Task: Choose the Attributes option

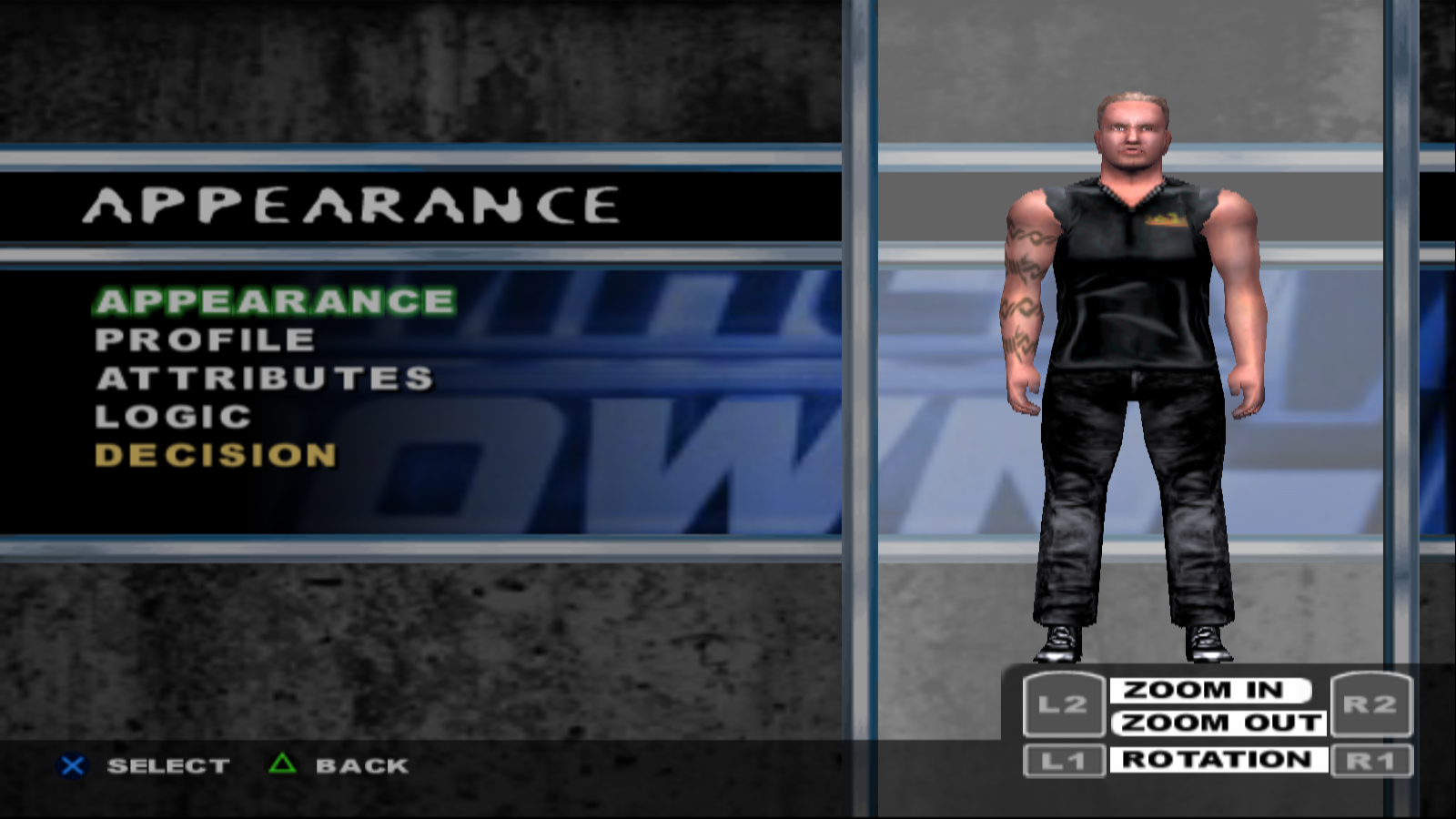Action: pos(265,379)
